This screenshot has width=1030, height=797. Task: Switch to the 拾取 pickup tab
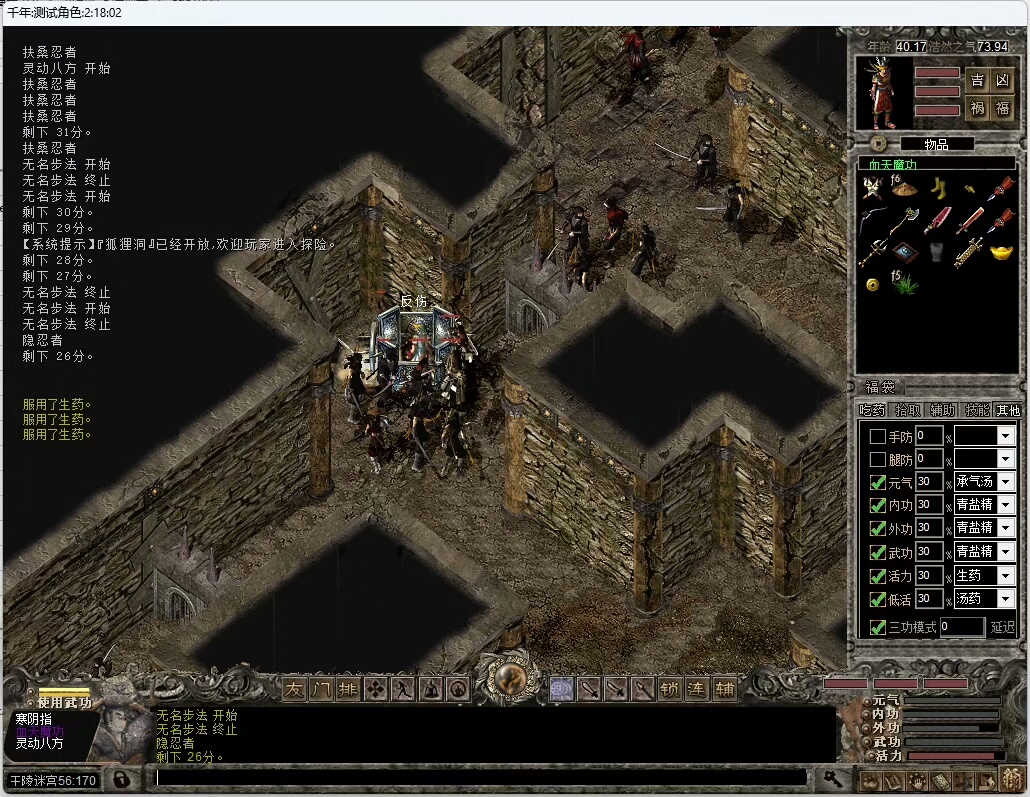pyautogui.click(x=907, y=410)
